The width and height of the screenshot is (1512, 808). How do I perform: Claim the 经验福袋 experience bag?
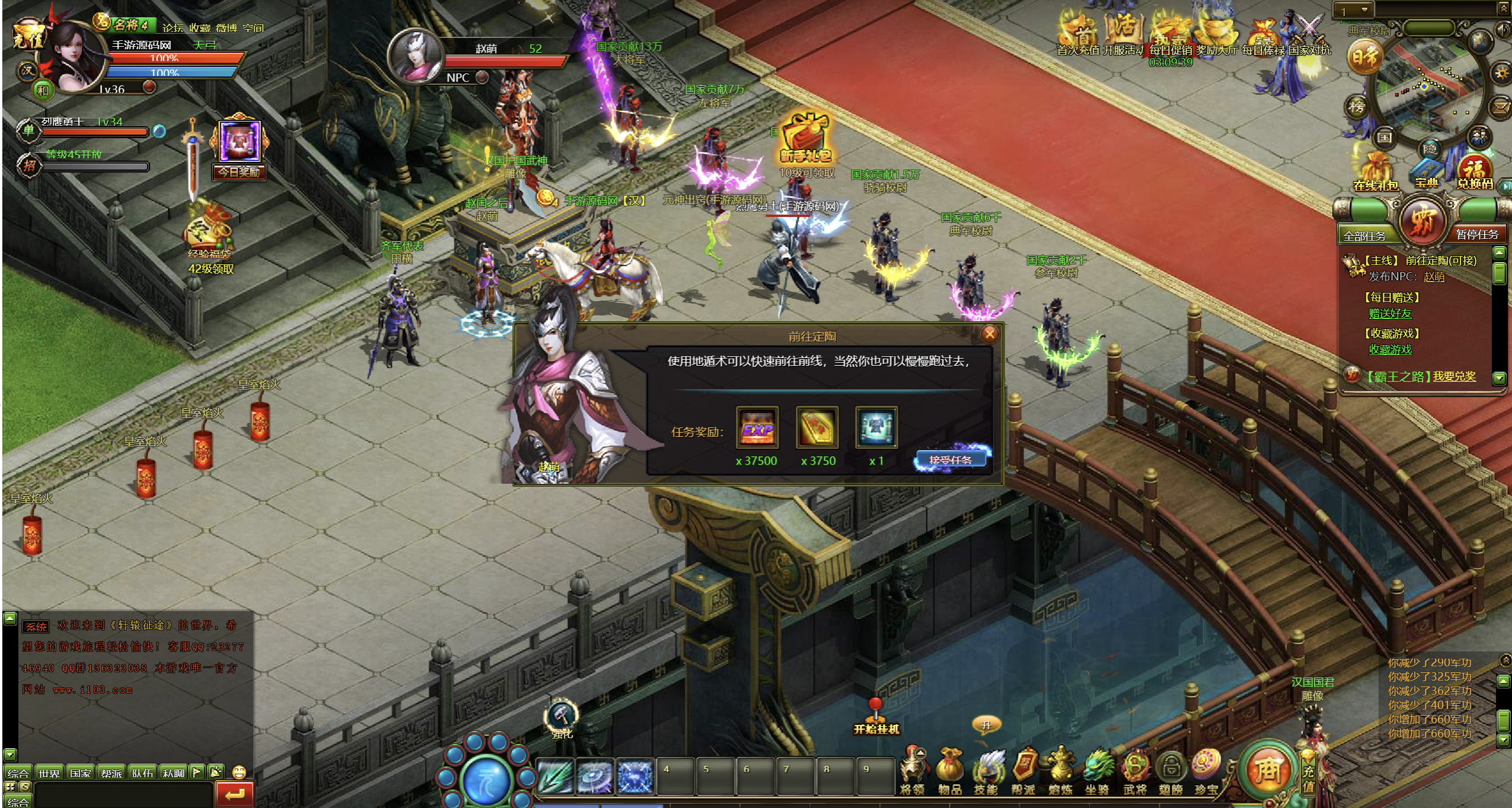[209, 234]
